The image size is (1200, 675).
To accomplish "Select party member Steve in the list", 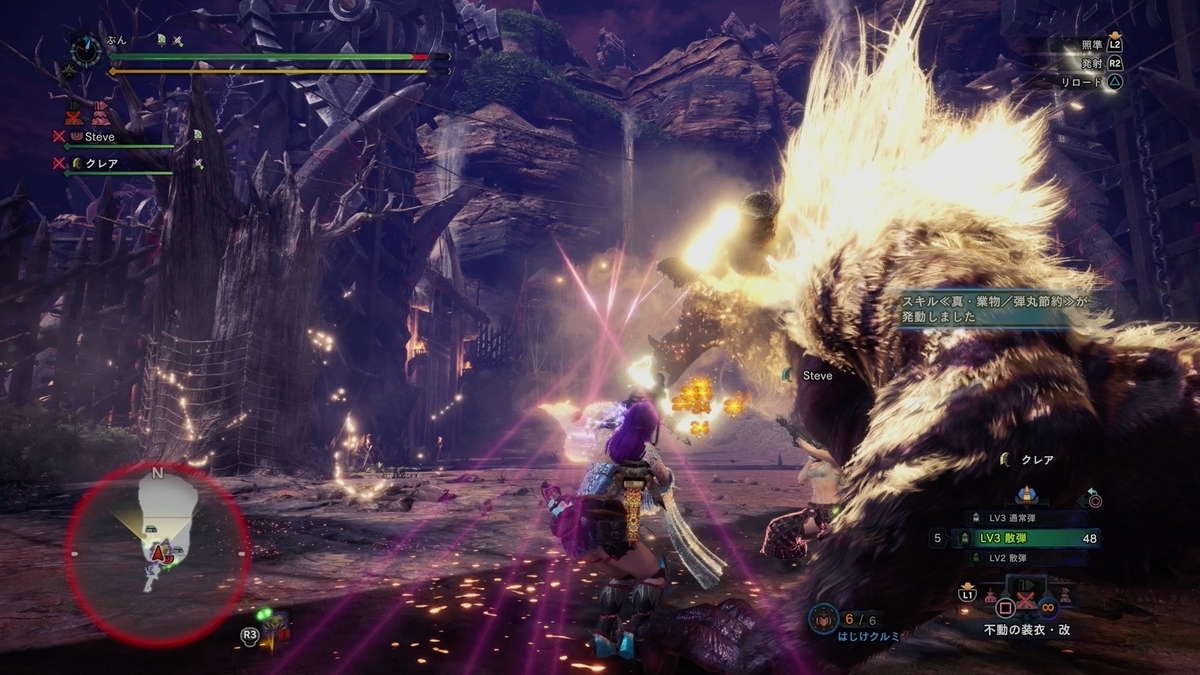I will pyautogui.click(x=100, y=136).
